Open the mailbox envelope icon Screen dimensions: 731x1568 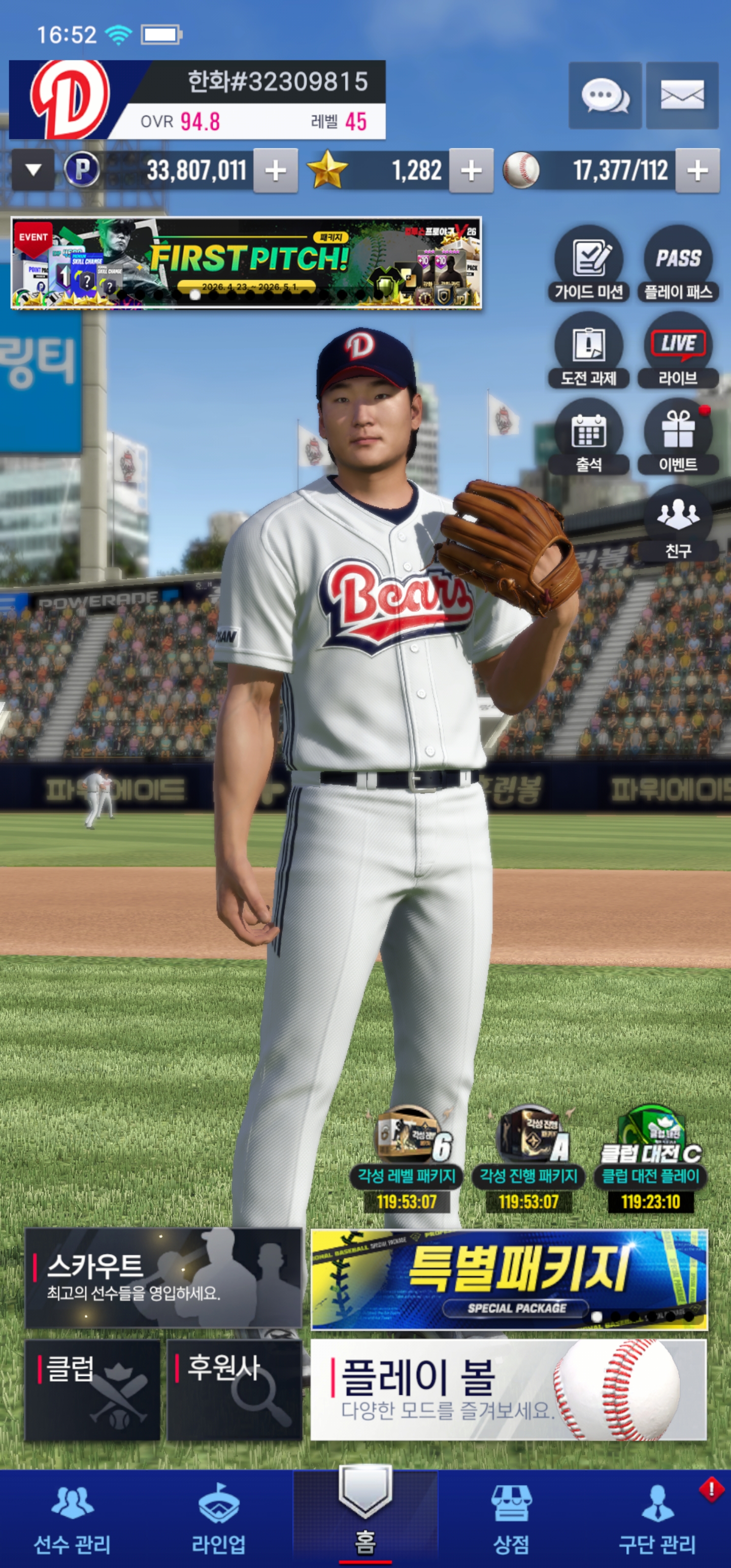(682, 95)
